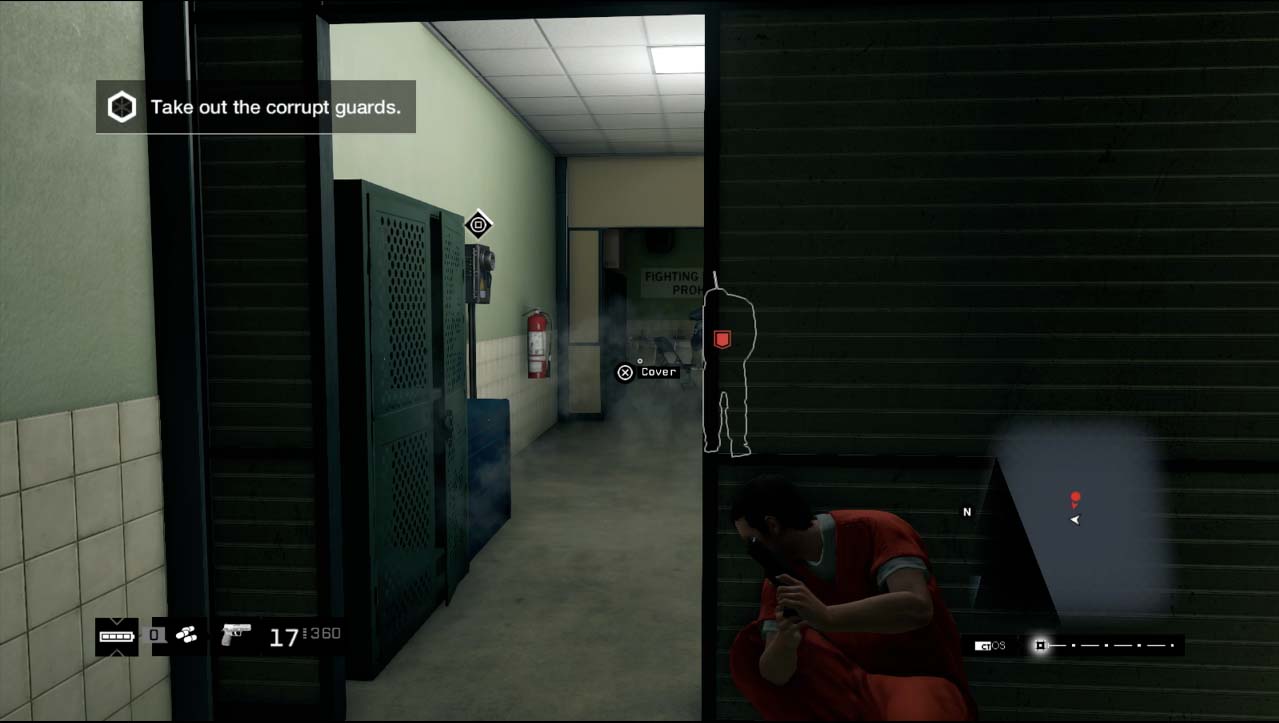Screen dimensions: 1279x723
Task: Use the focus pills icon
Action: pos(186,634)
